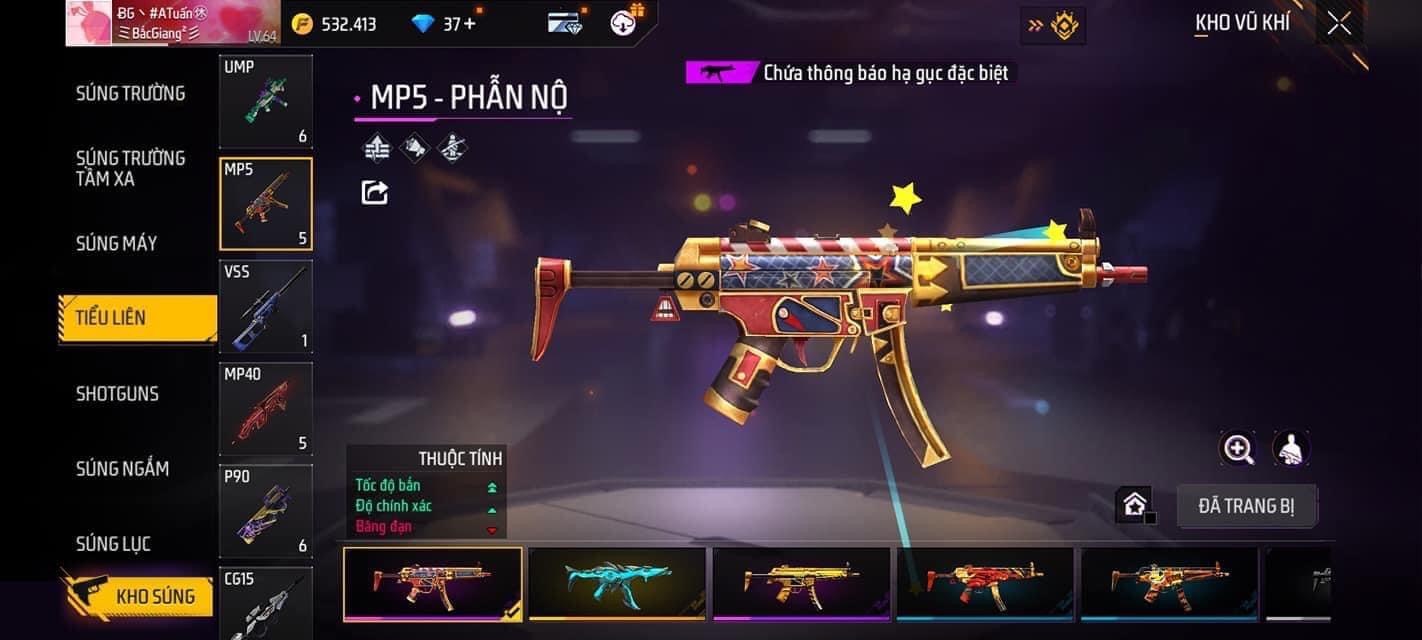Open the Súng Ngắm category
This screenshot has width=1422, height=640.
pyautogui.click(x=122, y=469)
